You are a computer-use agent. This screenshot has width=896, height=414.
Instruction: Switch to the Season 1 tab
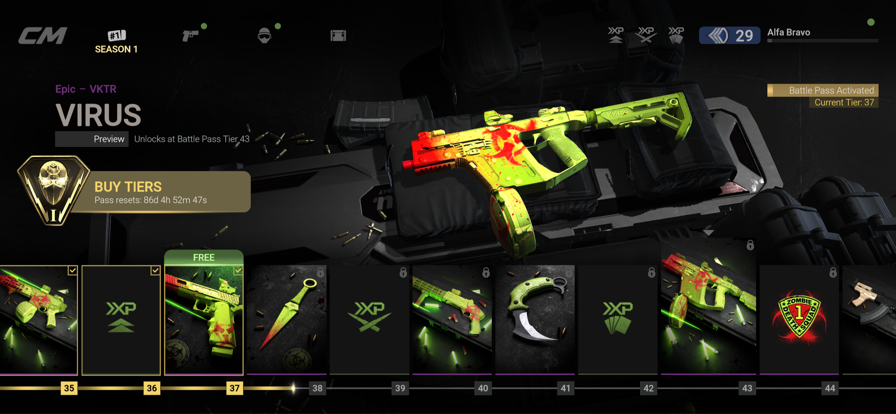tap(117, 42)
